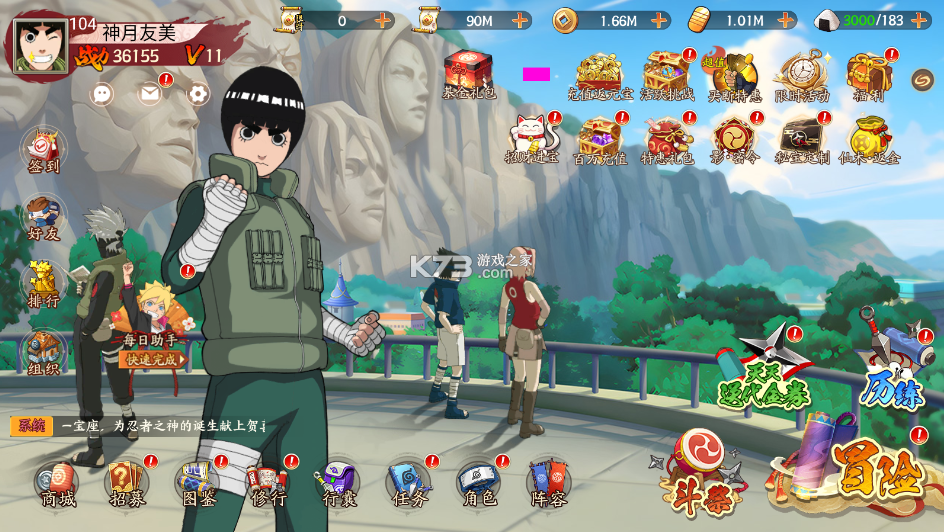Open the 角色 character menu
Image resolution: width=944 pixels, height=532 pixels.
(477, 484)
